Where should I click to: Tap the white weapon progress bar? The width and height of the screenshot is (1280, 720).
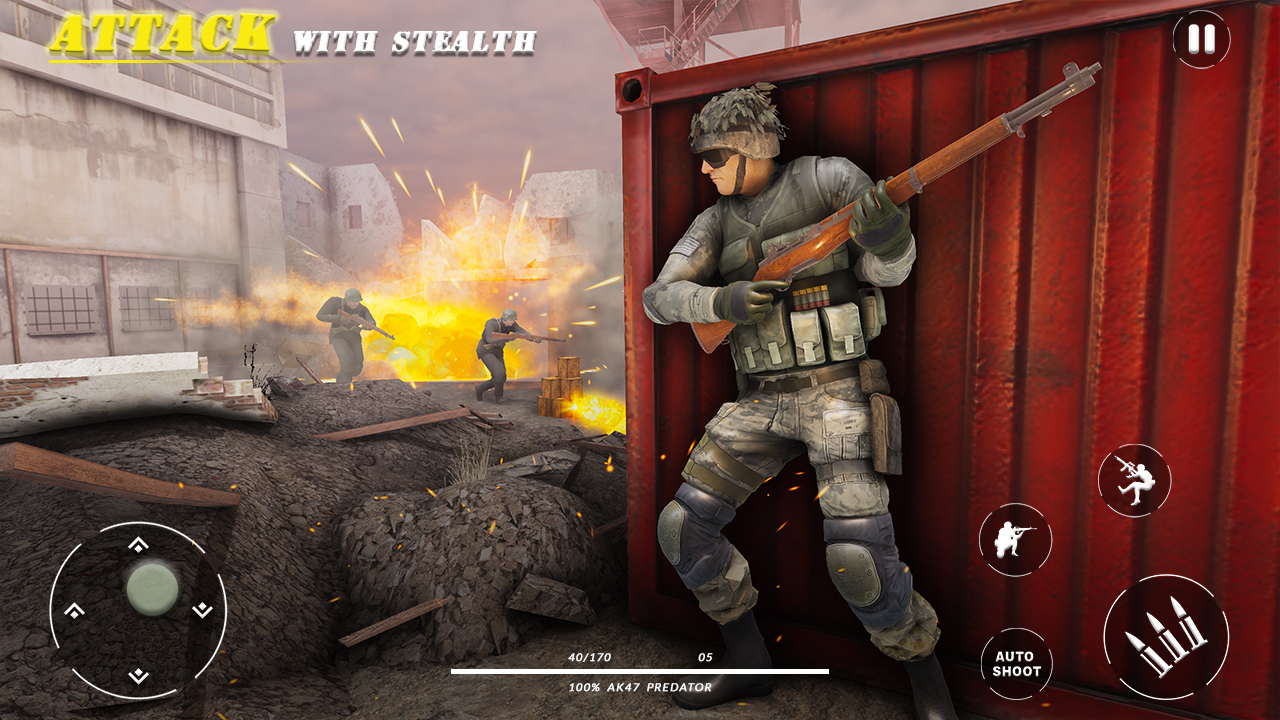coord(640,672)
